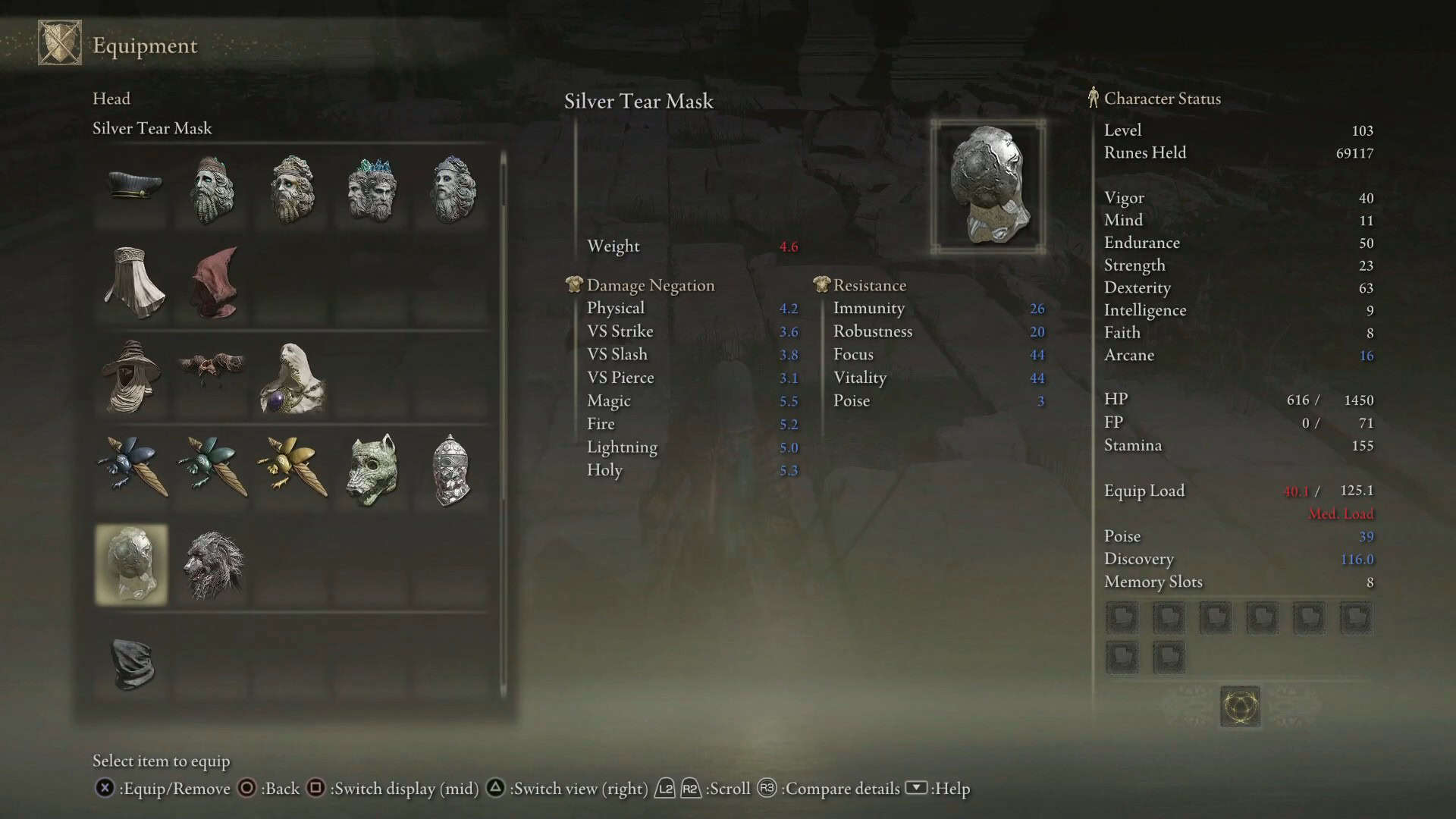Click the highlighted Silver Tear Mask slot

(132, 564)
